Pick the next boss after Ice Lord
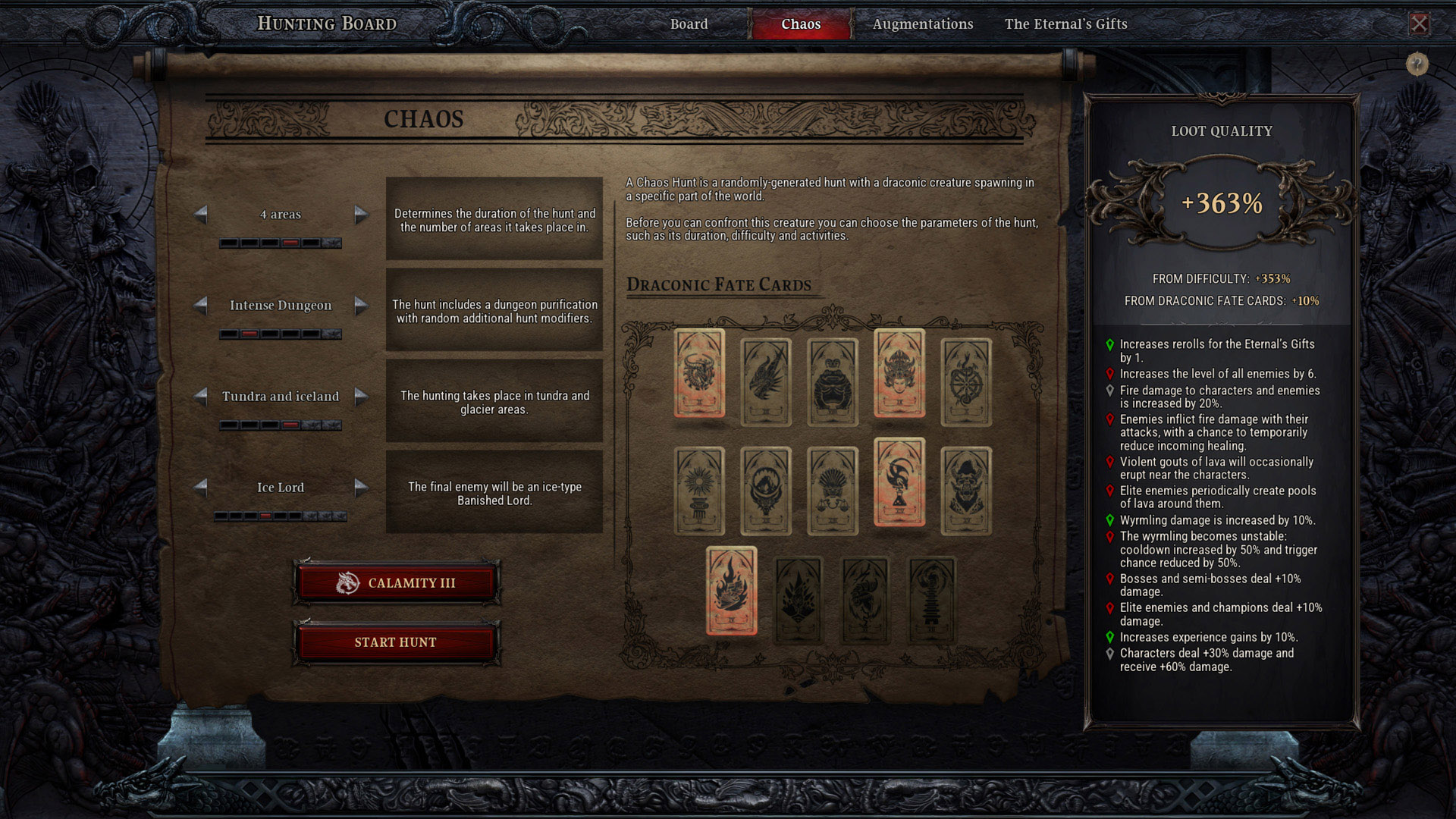This screenshot has width=1456, height=819. point(362,488)
